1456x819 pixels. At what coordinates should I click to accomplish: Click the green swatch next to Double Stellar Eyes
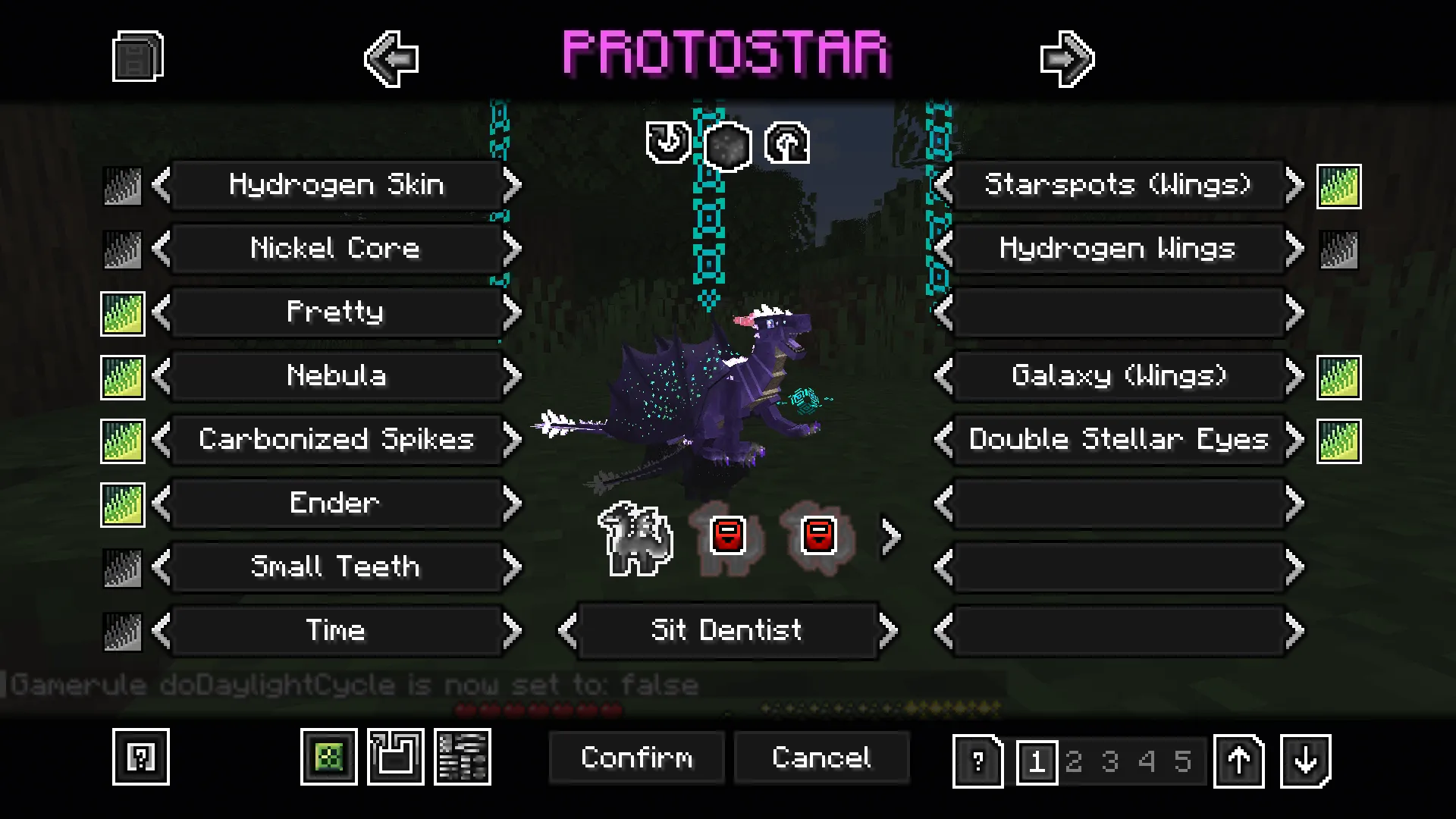[1336, 440]
